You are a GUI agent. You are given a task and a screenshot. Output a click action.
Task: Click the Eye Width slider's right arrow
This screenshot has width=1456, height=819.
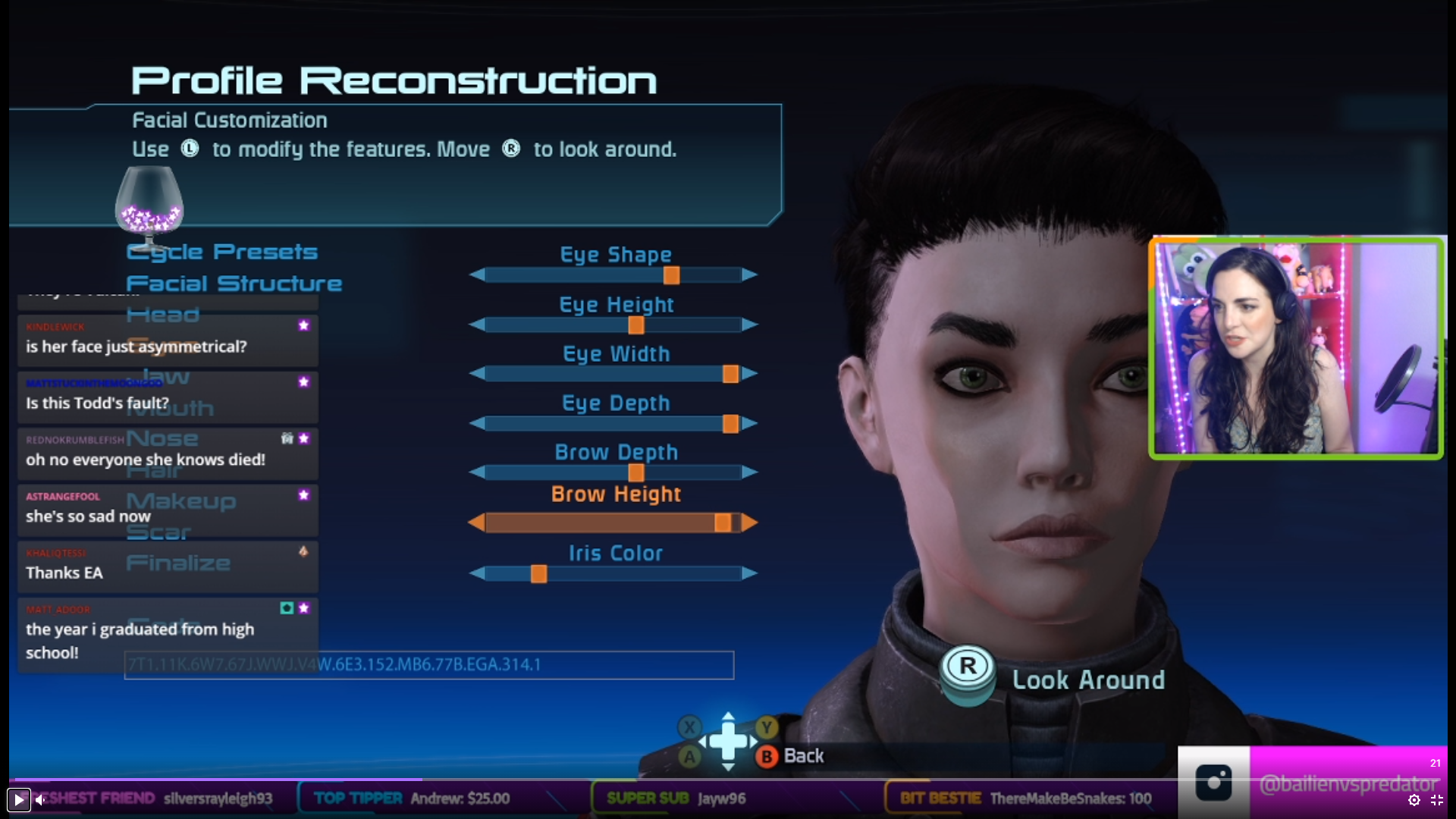click(749, 374)
